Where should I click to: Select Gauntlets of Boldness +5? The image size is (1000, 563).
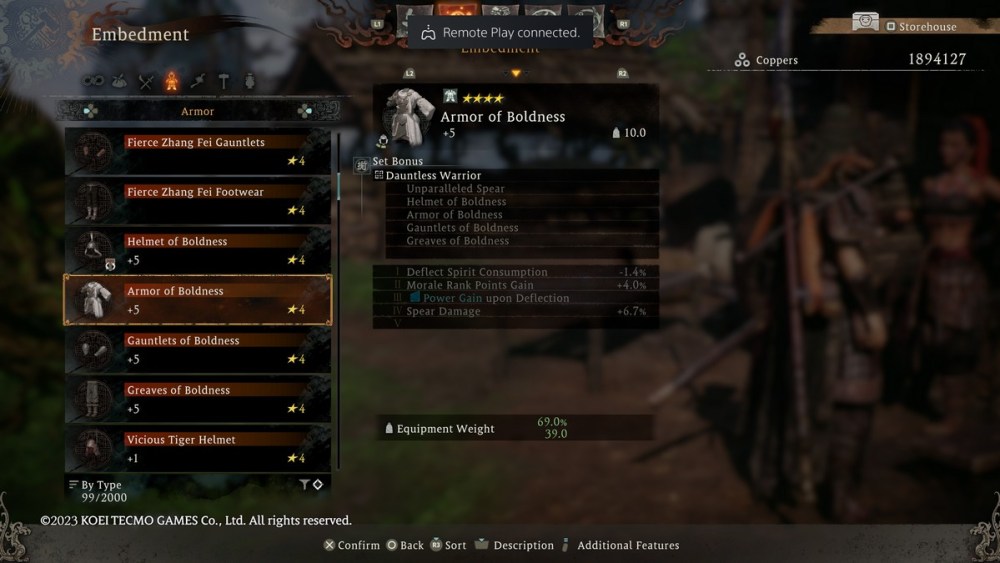197,350
